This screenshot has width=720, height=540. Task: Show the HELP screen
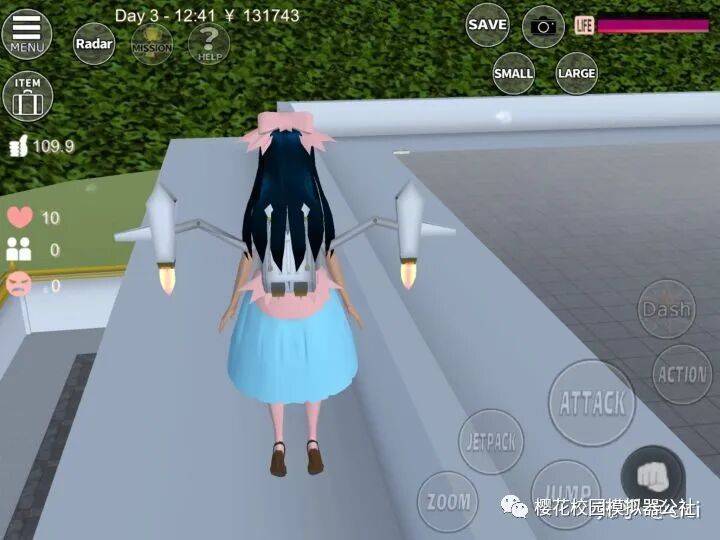click(209, 44)
